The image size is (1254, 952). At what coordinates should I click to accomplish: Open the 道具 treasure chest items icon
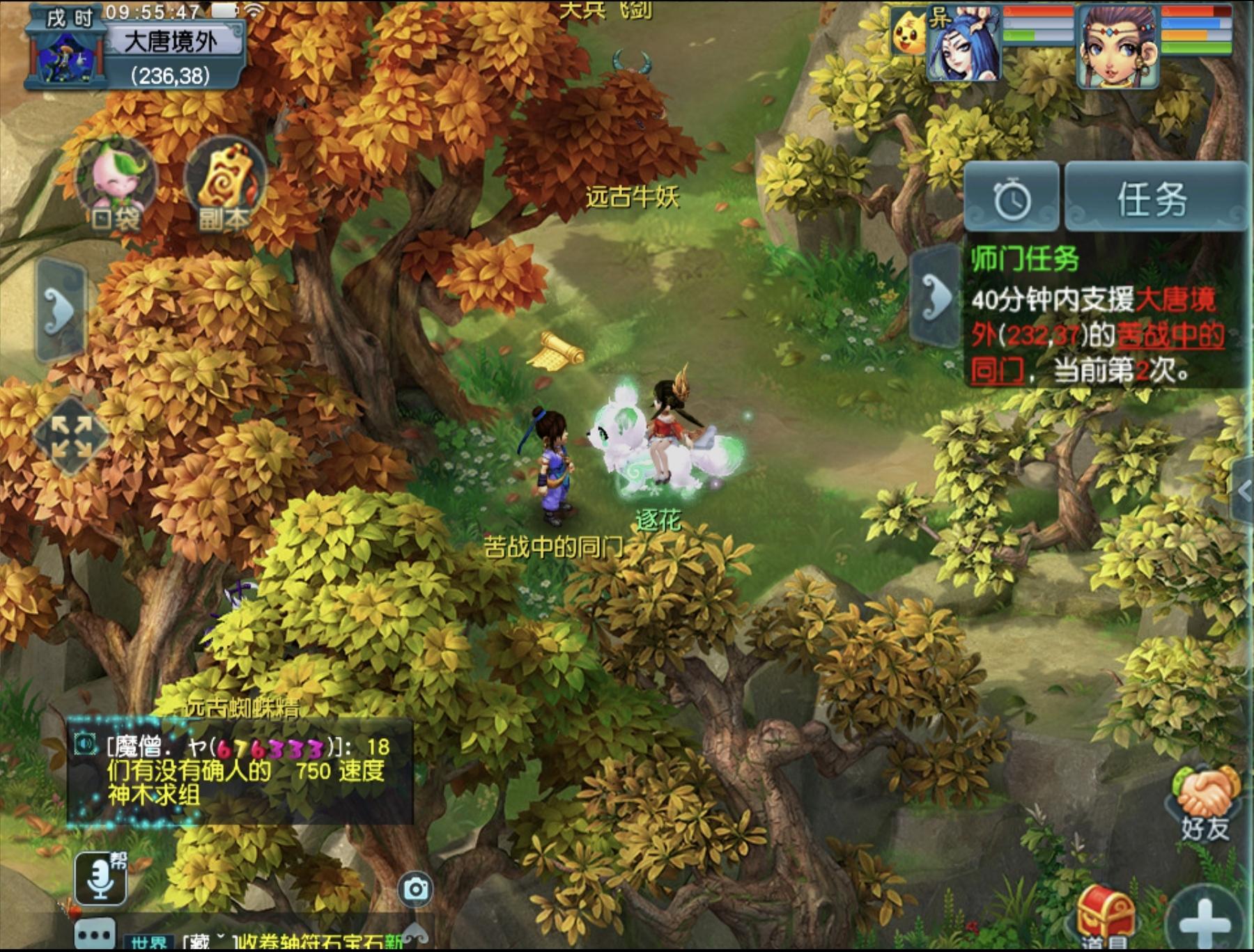[x=1104, y=916]
